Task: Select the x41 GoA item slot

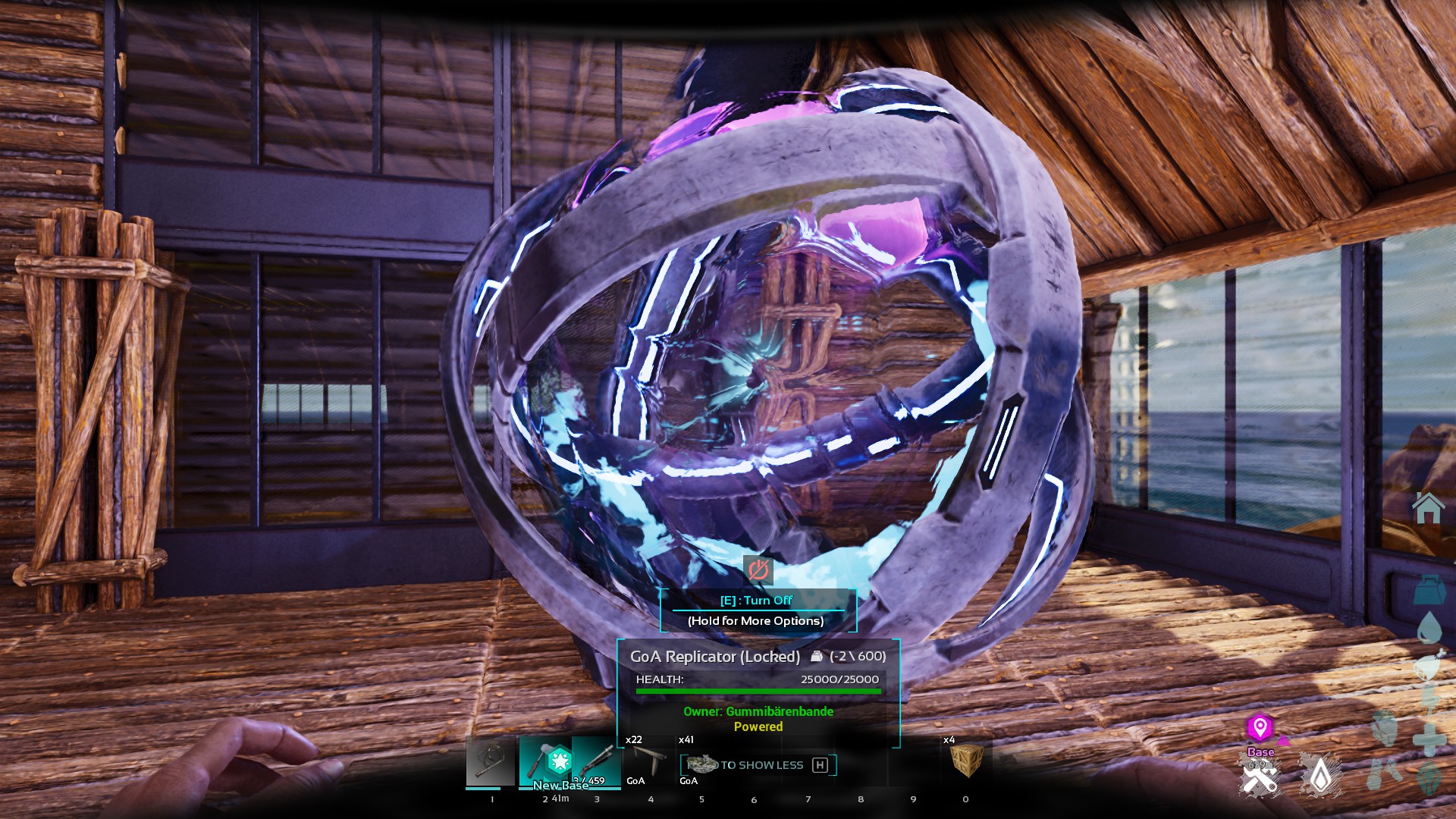Action: pyautogui.click(x=701, y=761)
